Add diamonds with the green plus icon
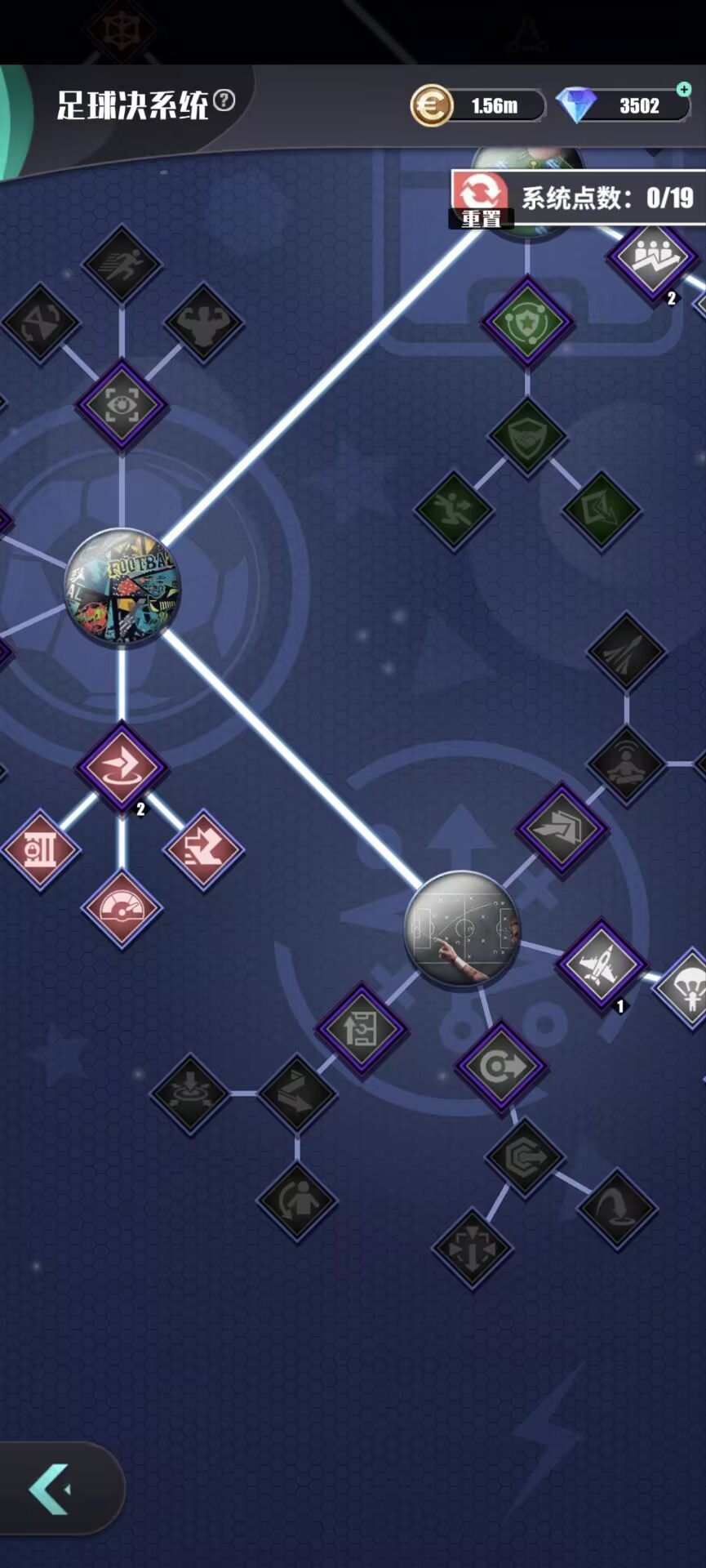The height and width of the screenshot is (1568, 706). point(684,89)
